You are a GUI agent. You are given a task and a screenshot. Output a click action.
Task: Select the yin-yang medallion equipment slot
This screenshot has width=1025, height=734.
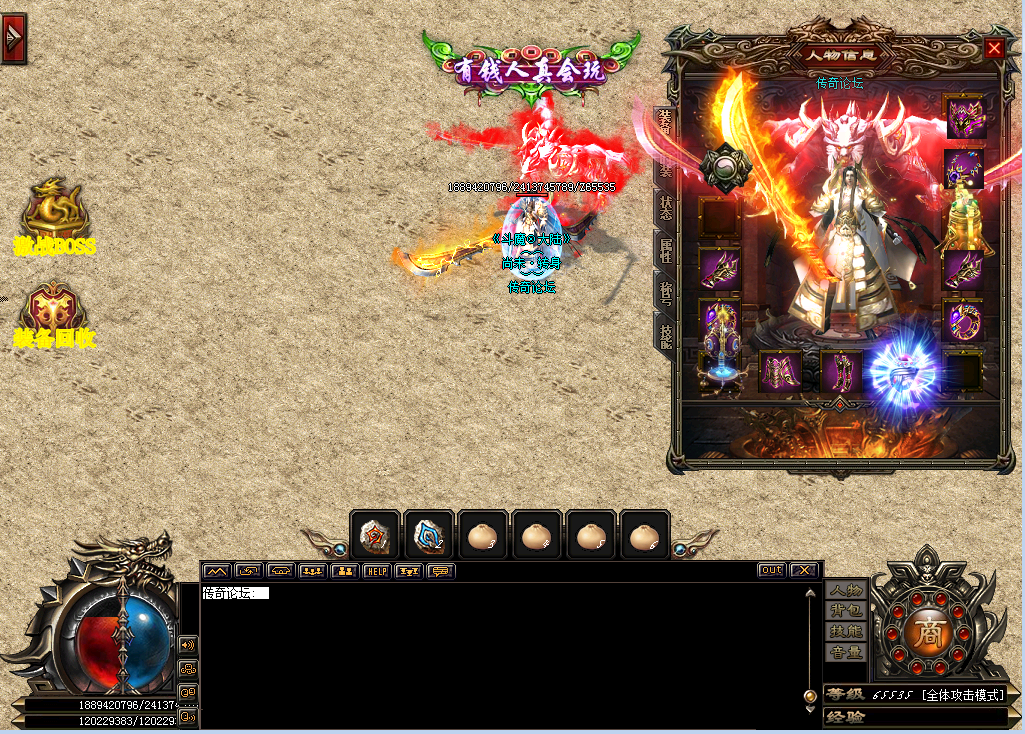click(x=725, y=168)
